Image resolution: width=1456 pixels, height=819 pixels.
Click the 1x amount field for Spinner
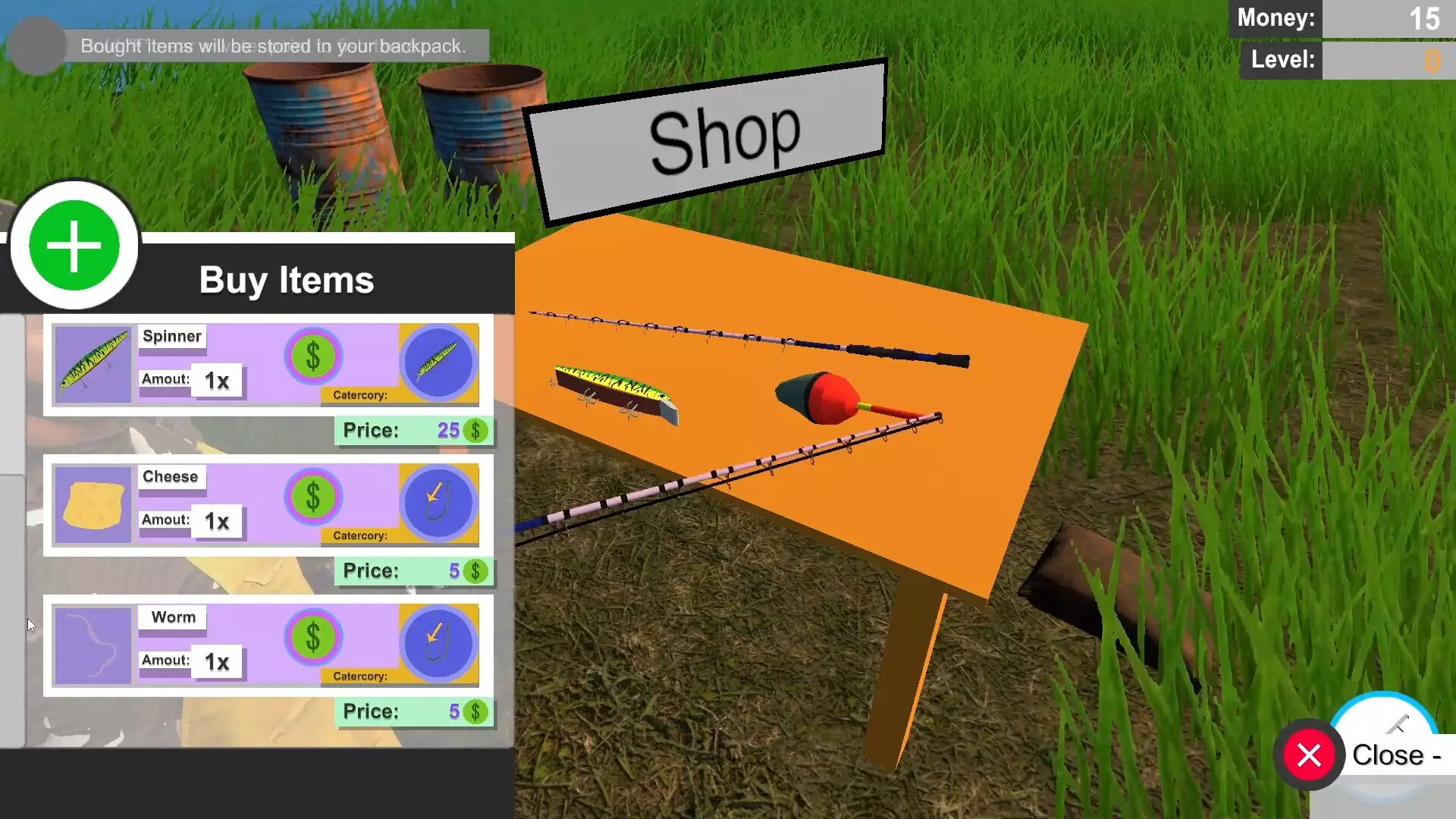click(216, 380)
